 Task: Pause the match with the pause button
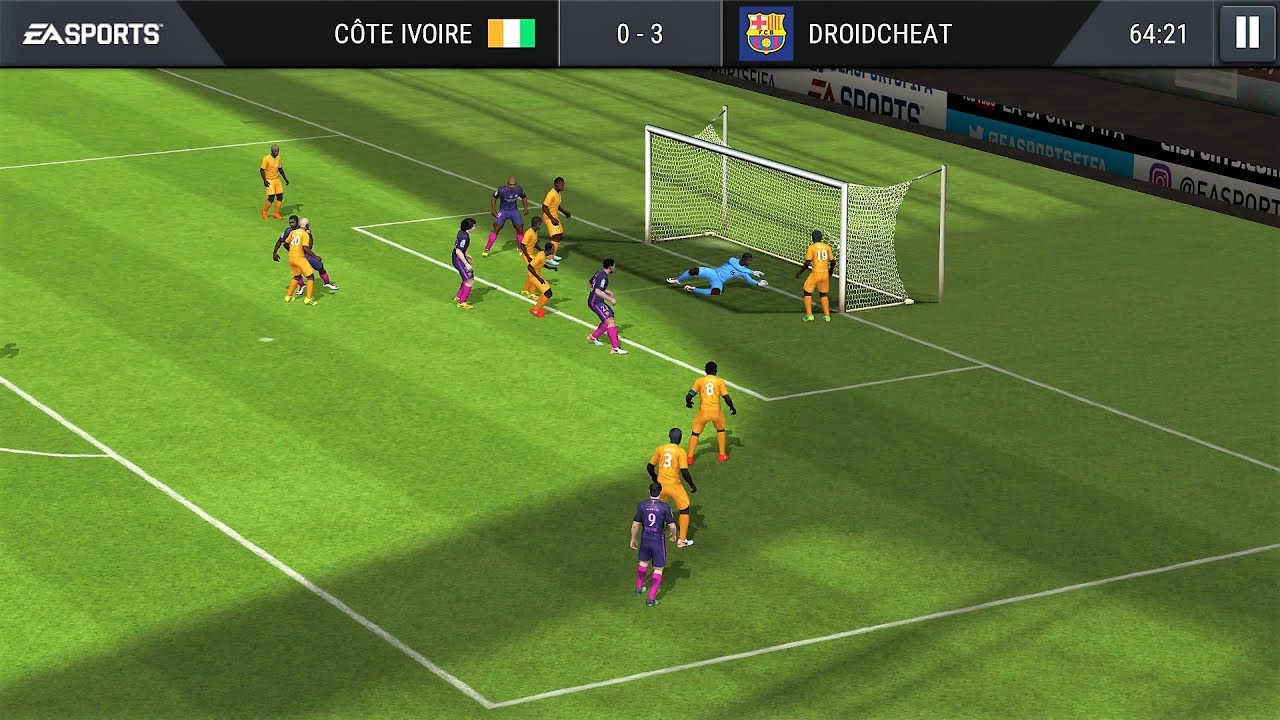coord(1247,33)
